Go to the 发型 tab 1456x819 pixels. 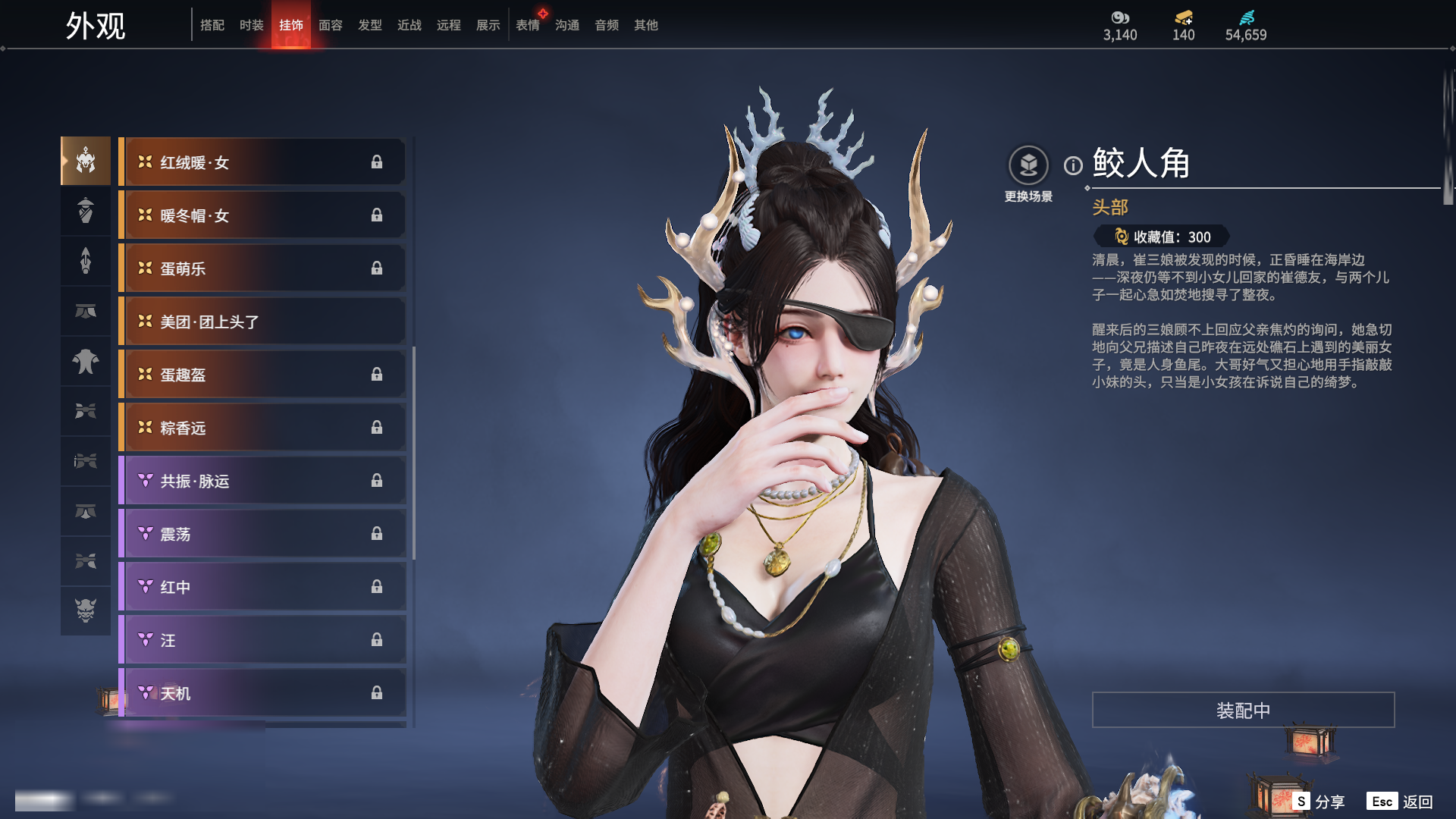370,25
